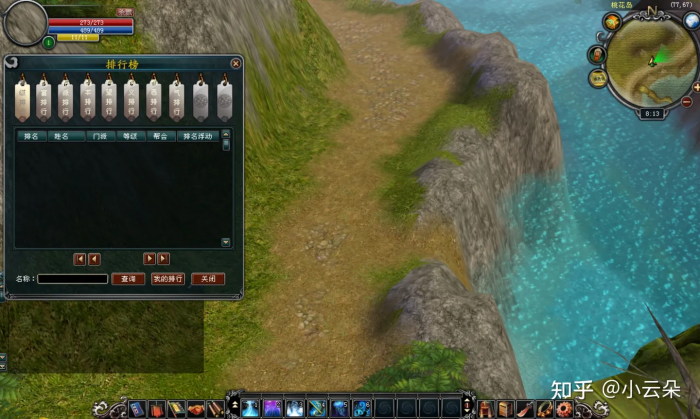700x419 pixels.
Task: Zoom out the minimap with minus
Action: 686,101
